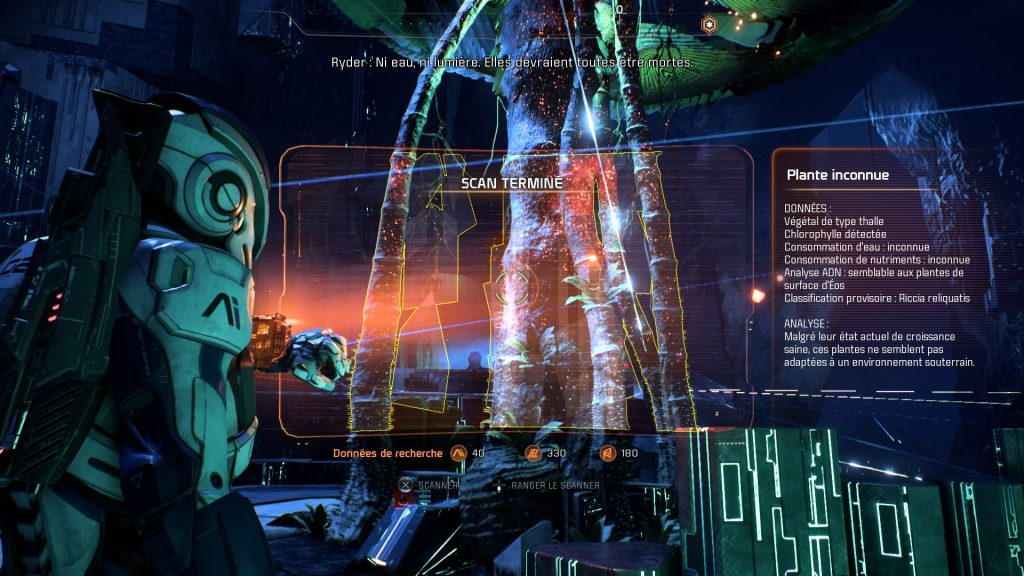Select the research data icon showing 330
This screenshot has width=1024, height=576.
533,453
